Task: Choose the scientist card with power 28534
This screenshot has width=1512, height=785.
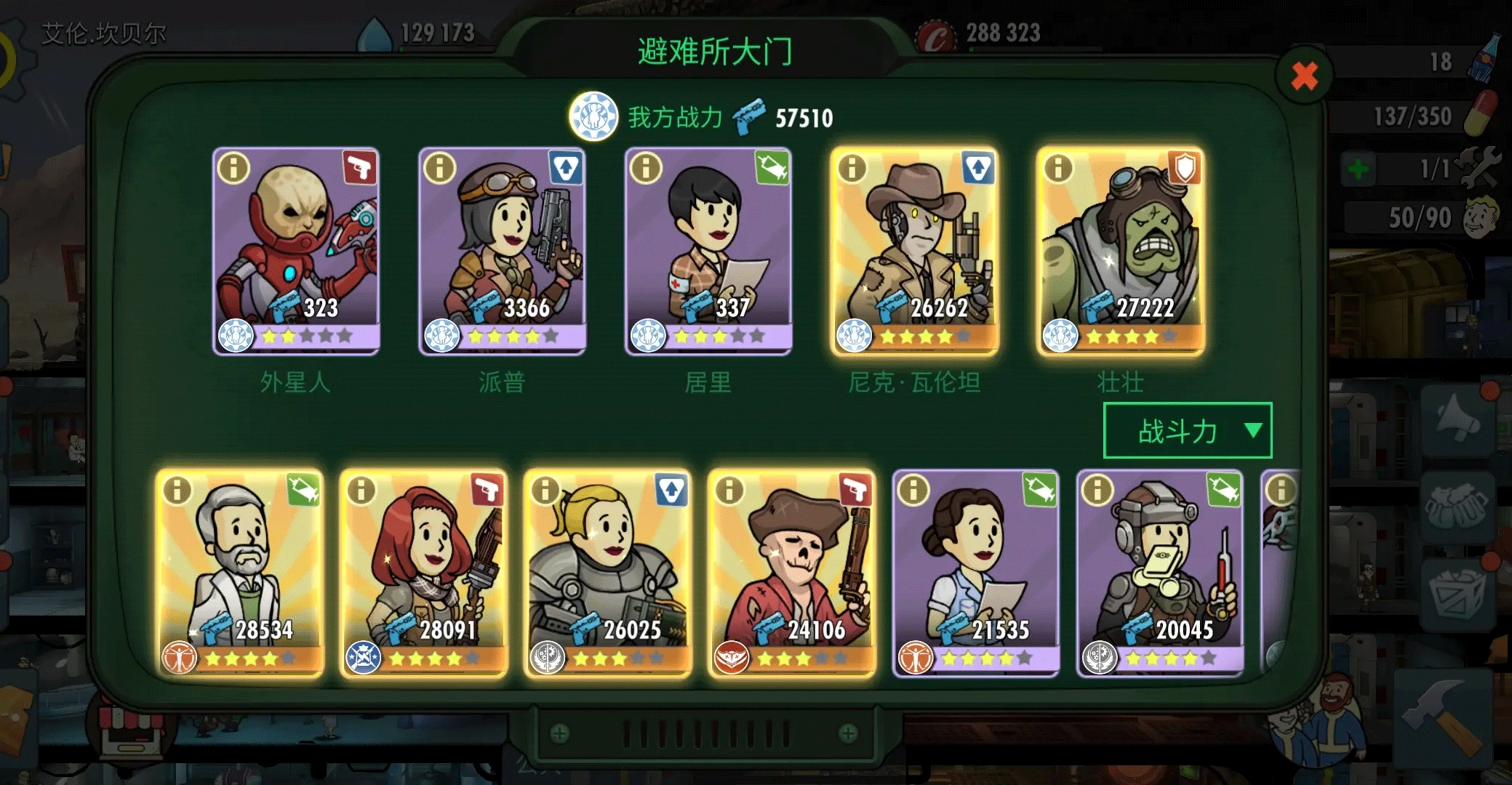Action: point(240,574)
